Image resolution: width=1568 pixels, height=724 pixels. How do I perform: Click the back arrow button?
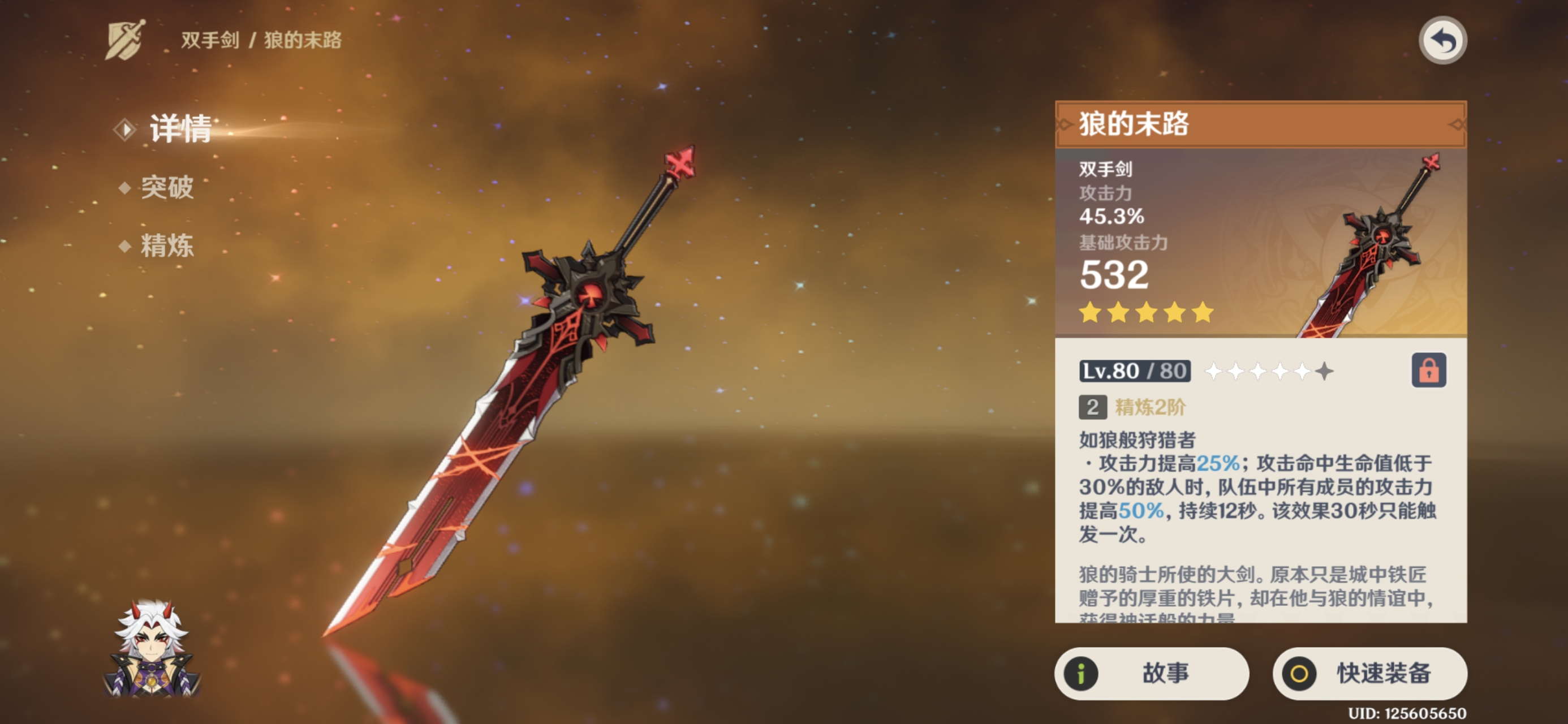pos(1442,41)
